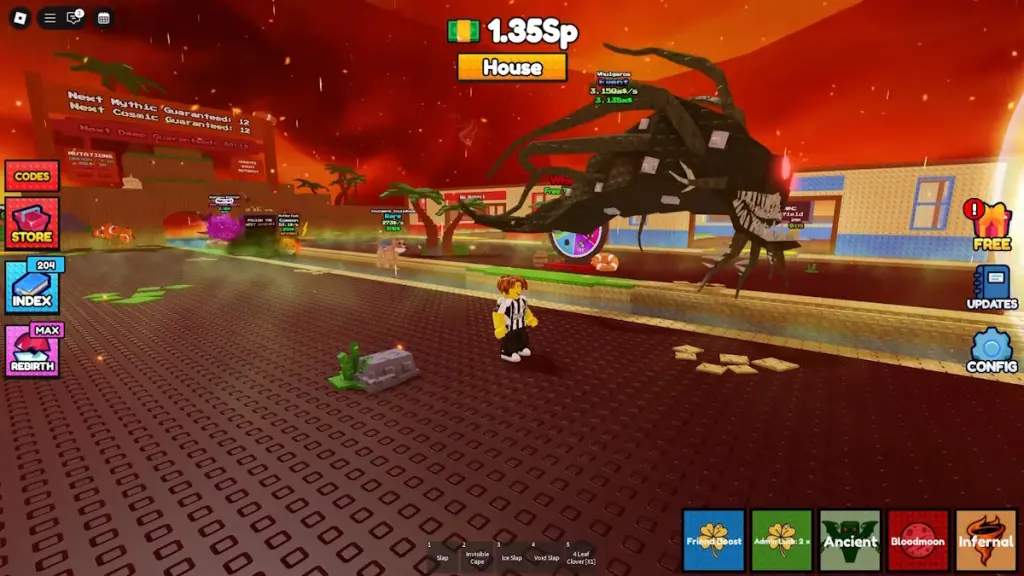
Task: Select the 4 Leaf Clover item
Action: point(581,554)
